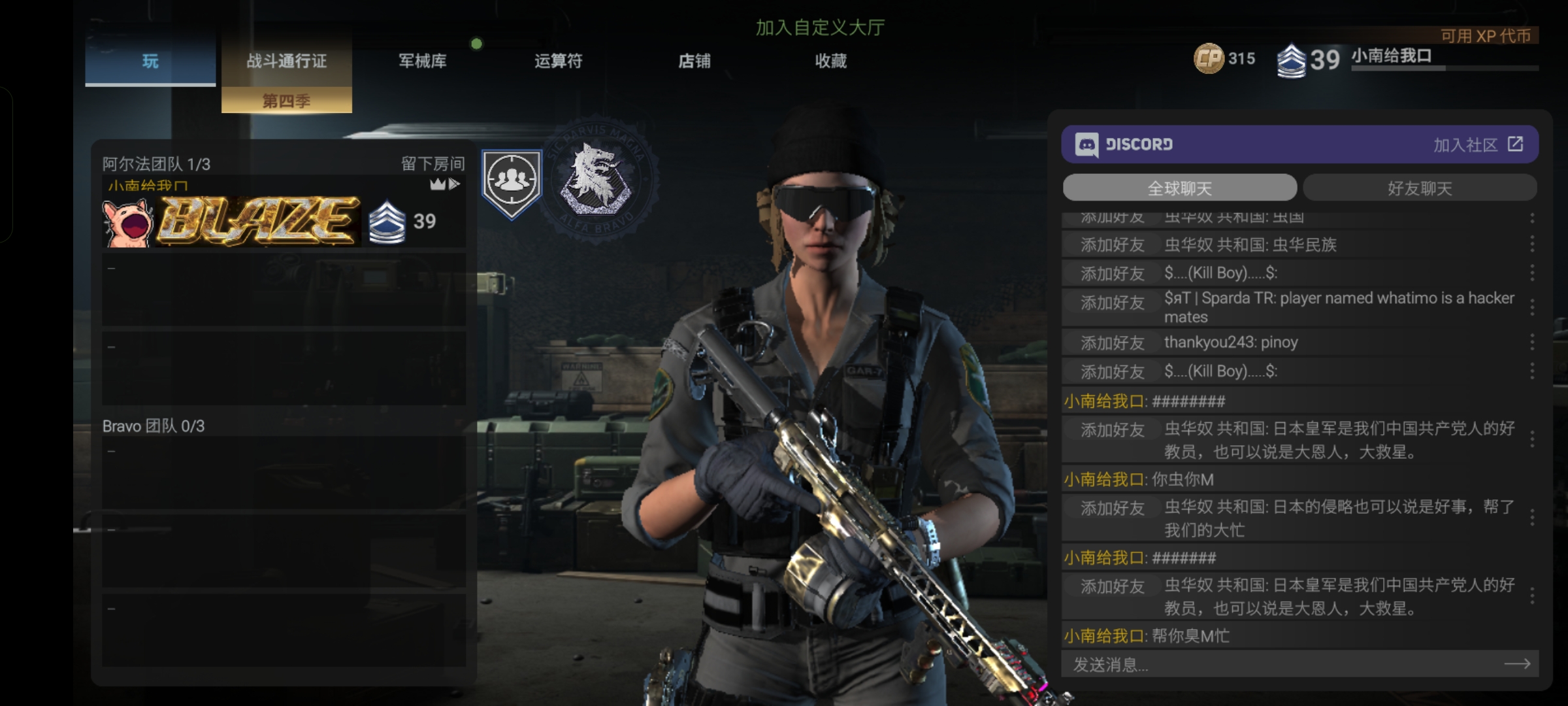
Task: Click the team group shield icon
Action: click(x=512, y=182)
